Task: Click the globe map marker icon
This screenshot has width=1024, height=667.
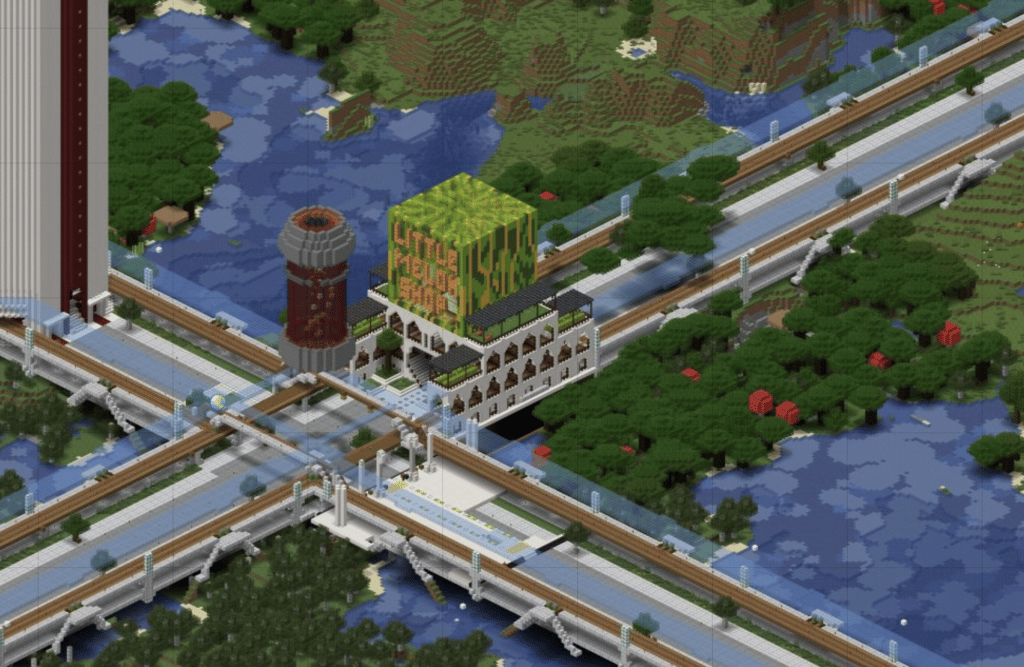Action: (217, 404)
